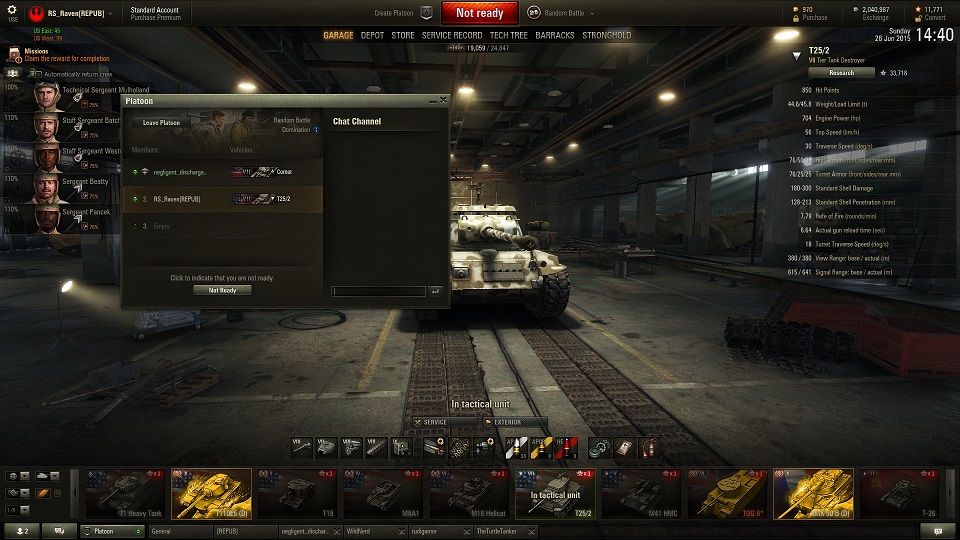The image size is (960, 540).
Task: Open Research for the T25/2
Action: click(841, 72)
